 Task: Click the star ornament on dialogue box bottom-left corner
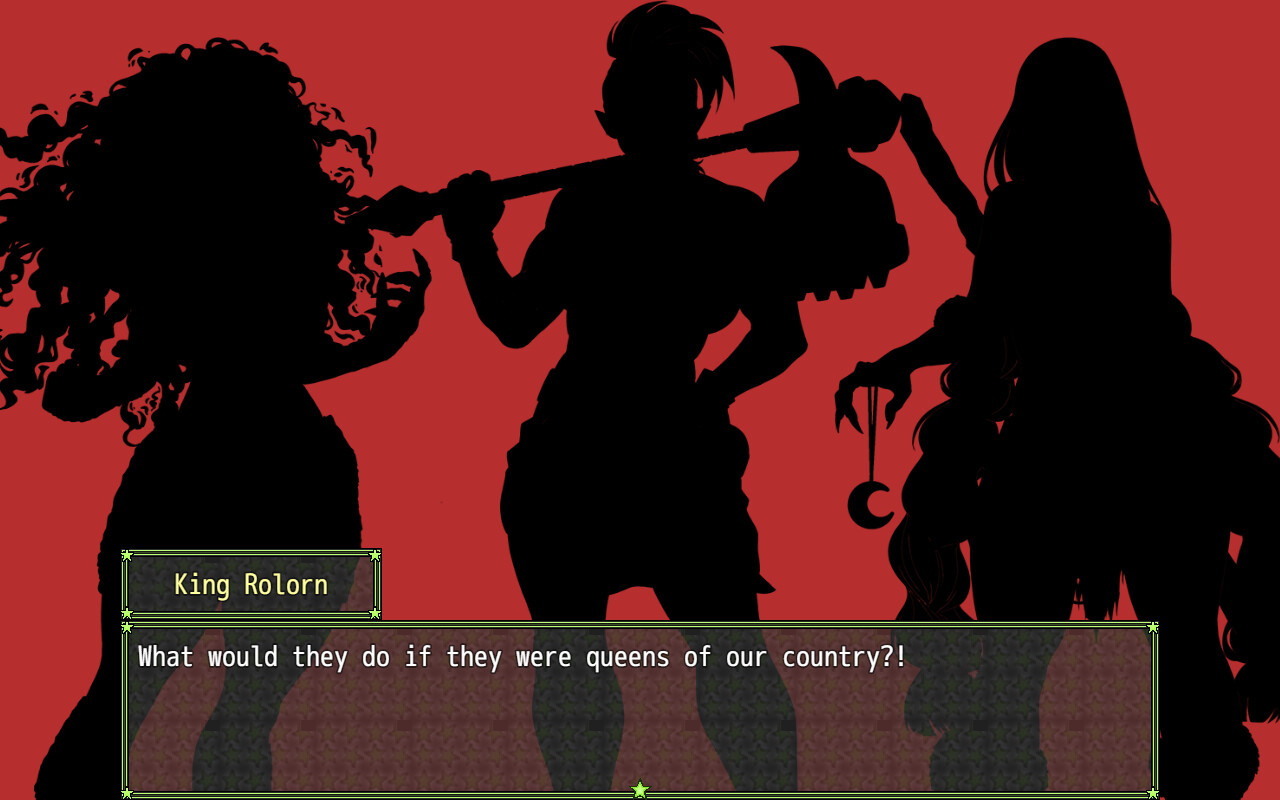(x=128, y=791)
